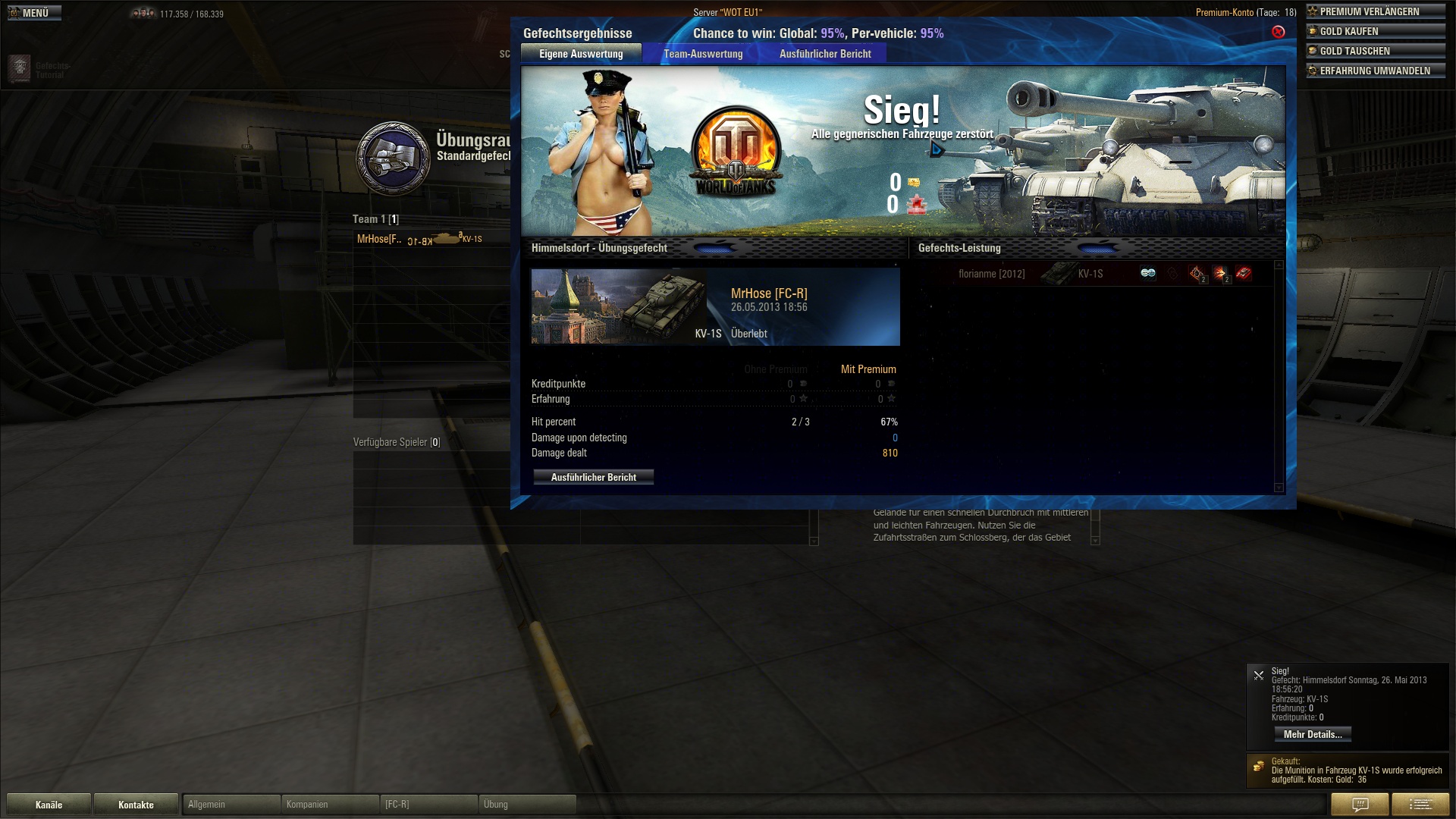Select the Eigene Auswertung tab
Image resolution: width=1456 pixels, height=819 pixels.
pos(581,54)
